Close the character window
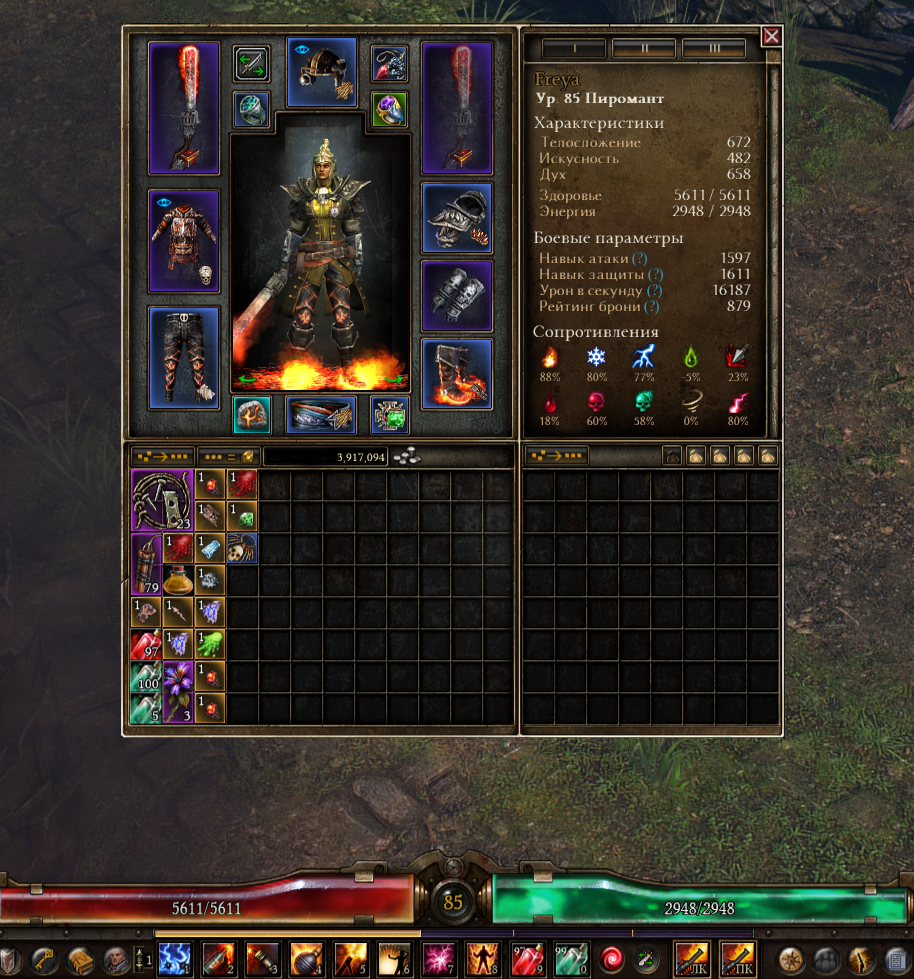The image size is (914, 979). [x=771, y=37]
